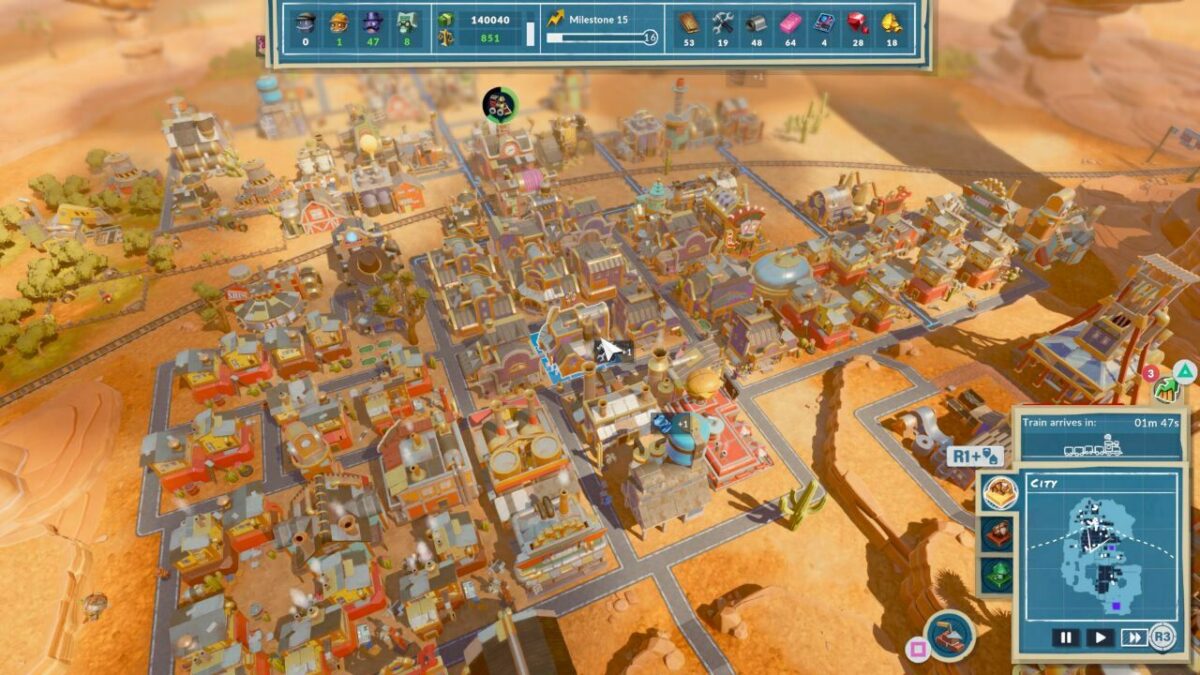Select the wooden planks resource icon
This screenshot has width=1200, height=675.
[x=689, y=22]
